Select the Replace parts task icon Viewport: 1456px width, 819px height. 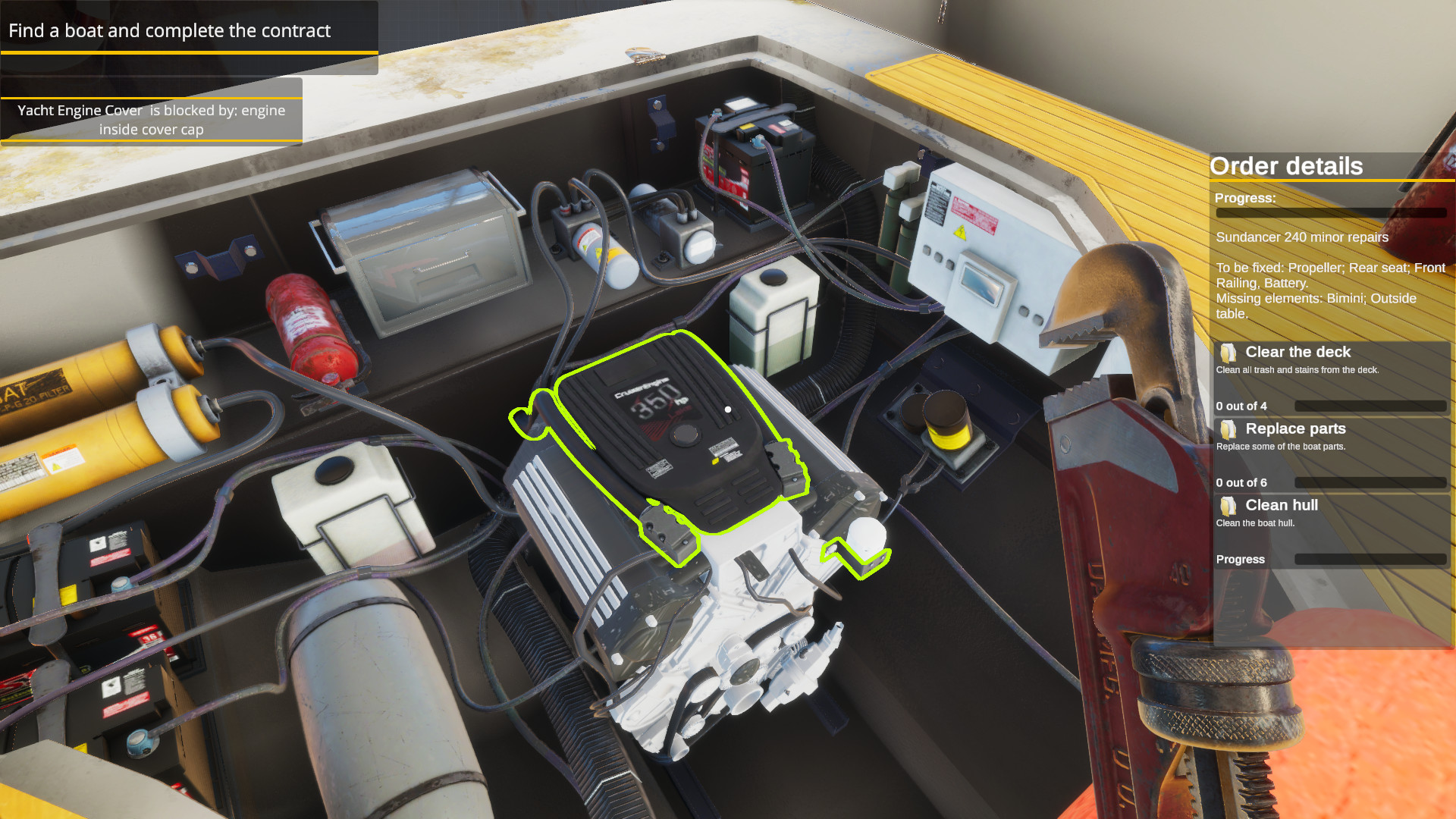coord(1228,429)
